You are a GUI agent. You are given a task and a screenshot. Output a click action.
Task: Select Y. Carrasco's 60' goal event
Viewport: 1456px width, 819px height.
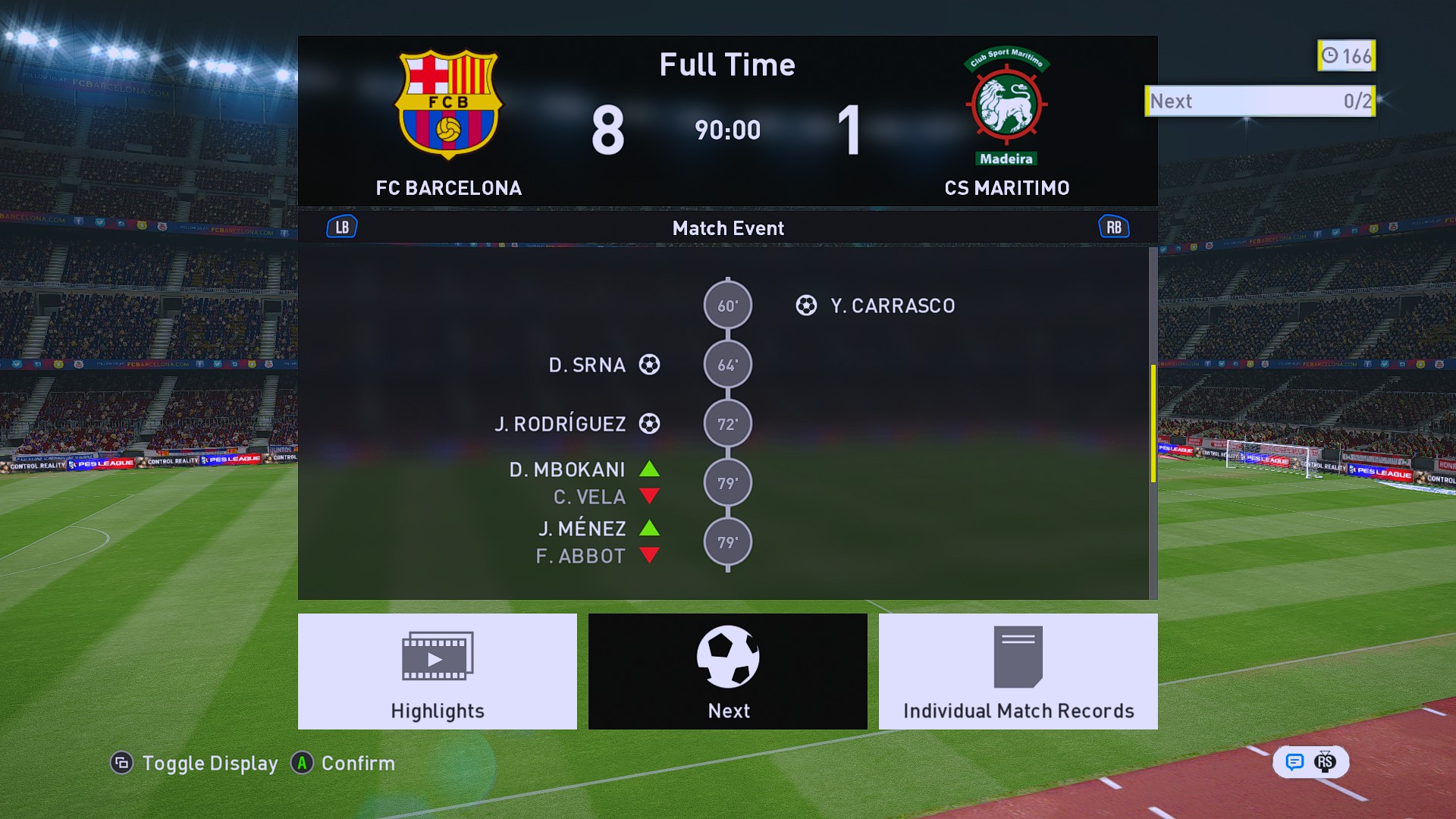click(892, 306)
